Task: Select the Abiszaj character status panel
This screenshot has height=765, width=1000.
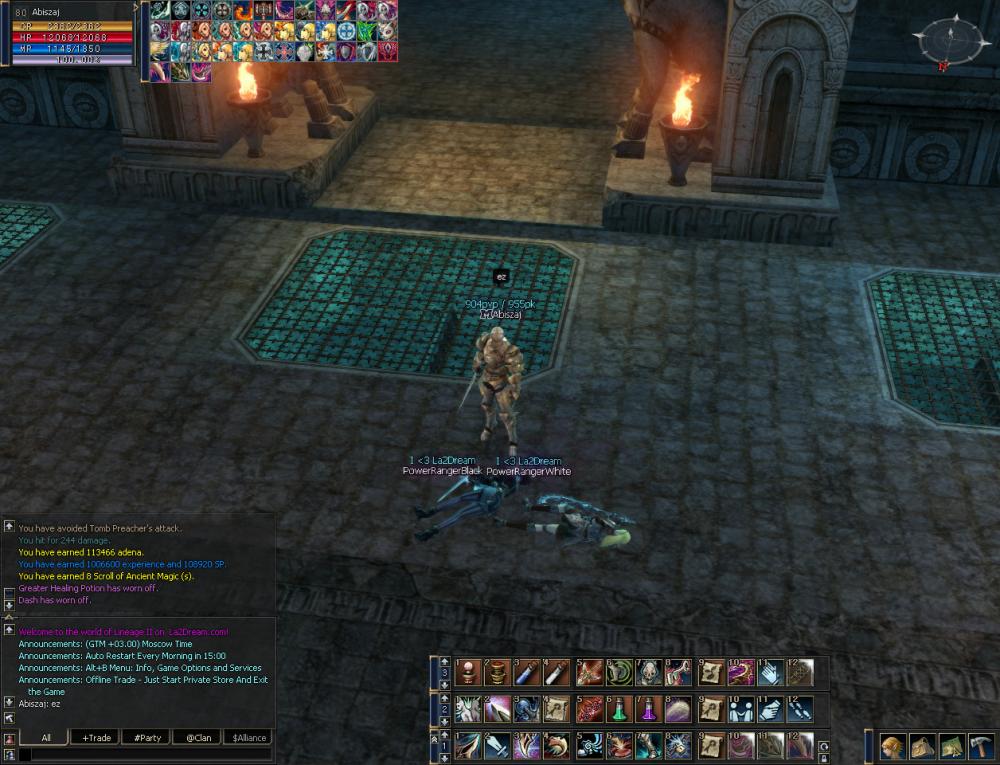Action: click(68, 33)
